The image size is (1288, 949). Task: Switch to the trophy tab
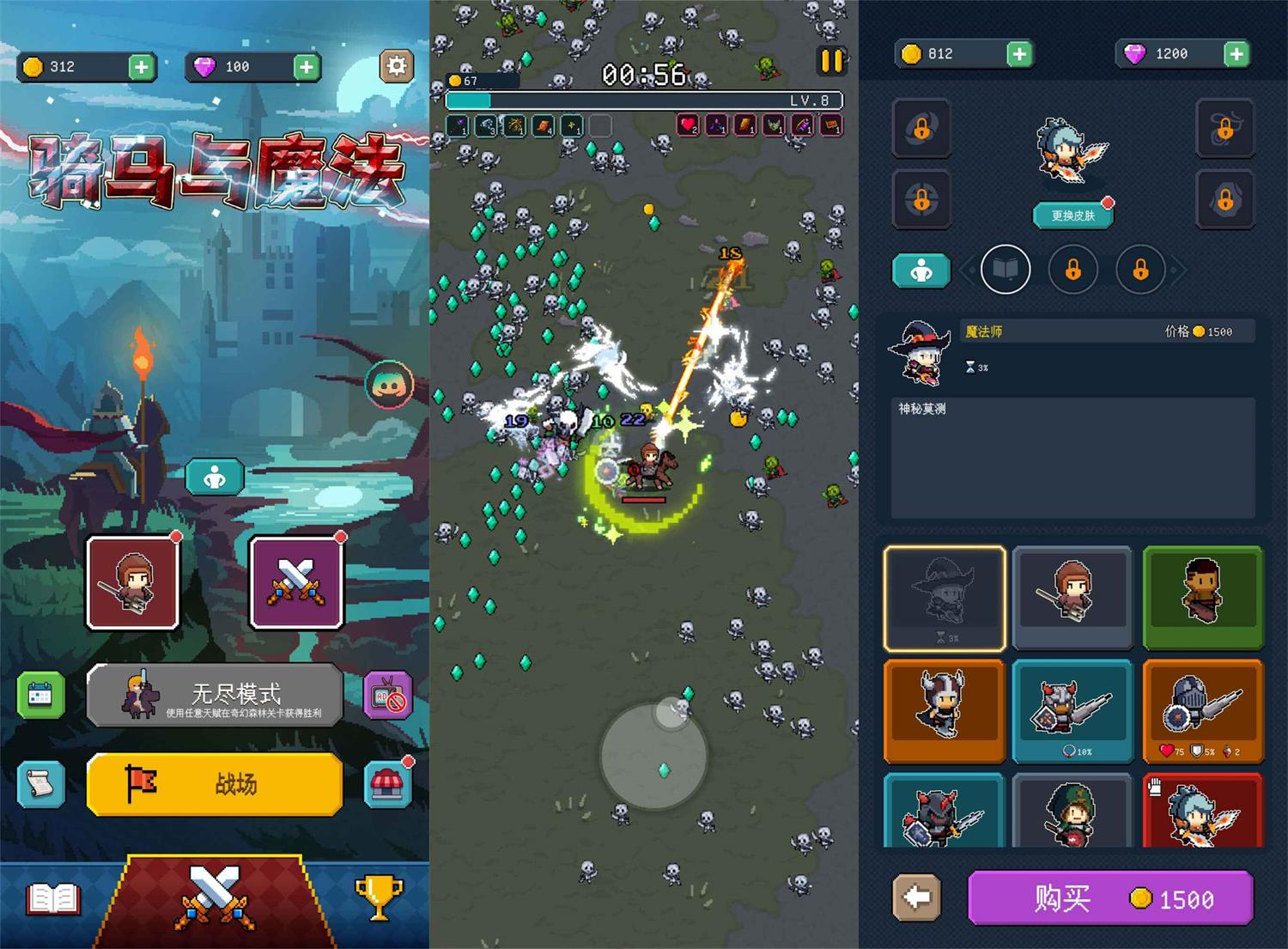[x=378, y=897]
